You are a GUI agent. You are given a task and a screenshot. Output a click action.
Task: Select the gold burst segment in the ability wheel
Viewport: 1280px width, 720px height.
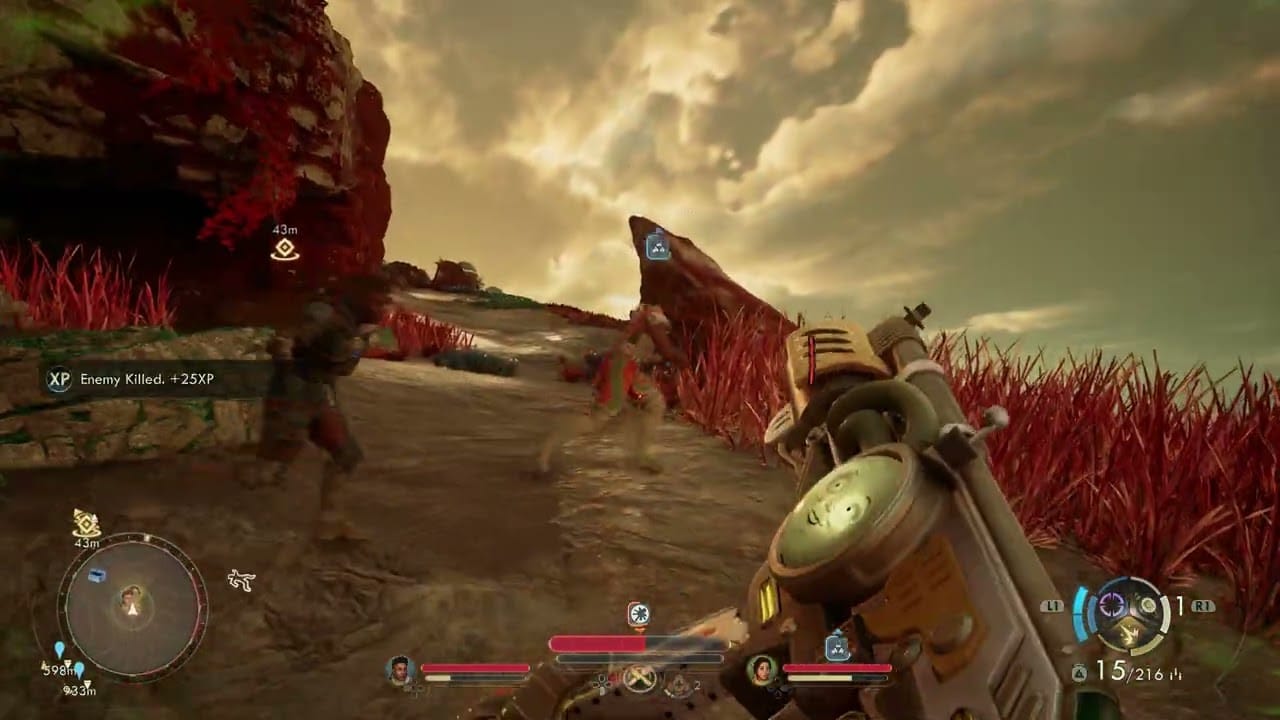point(1130,631)
